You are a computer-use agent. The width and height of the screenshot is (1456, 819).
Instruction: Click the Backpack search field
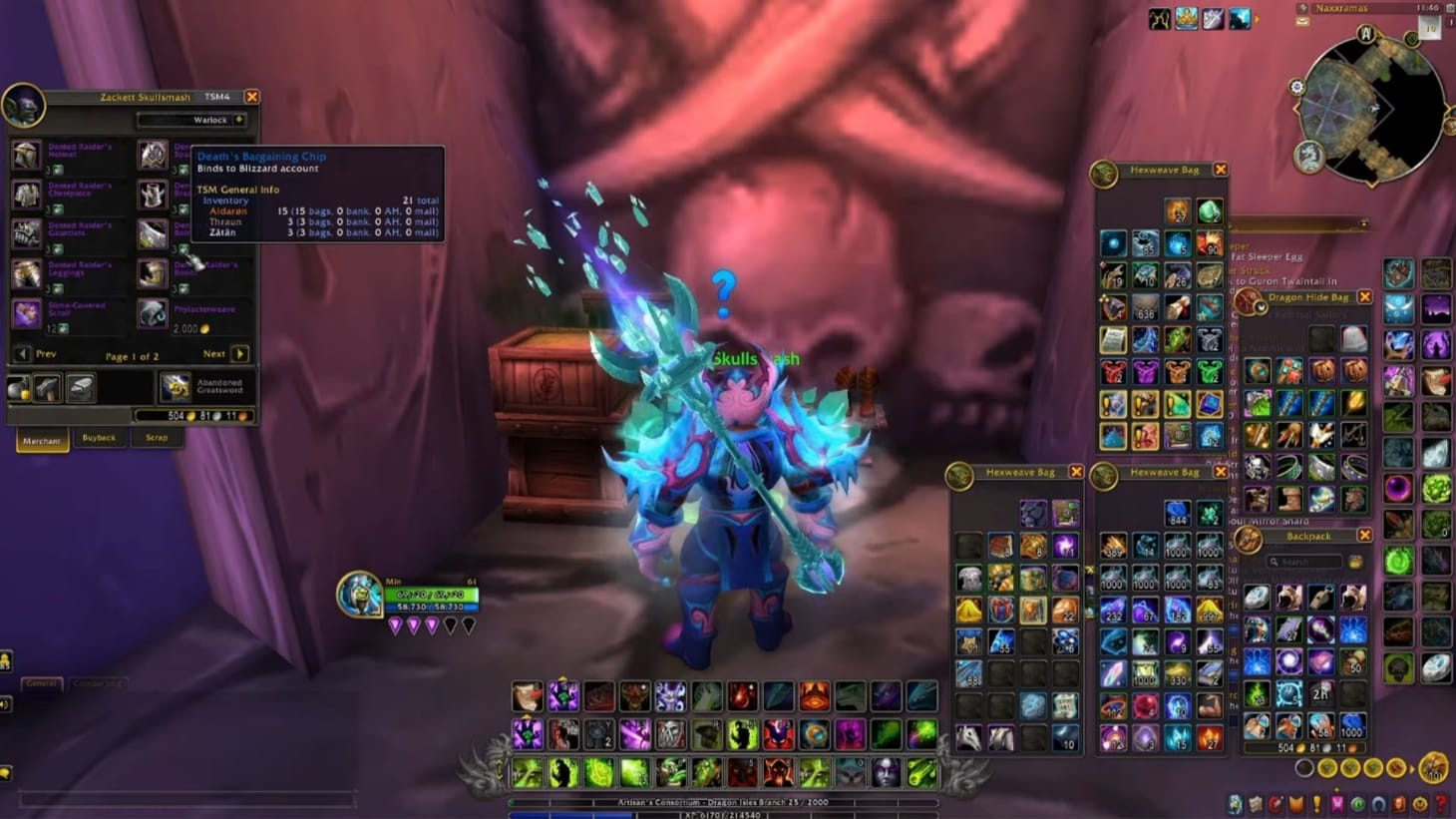(1306, 561)
